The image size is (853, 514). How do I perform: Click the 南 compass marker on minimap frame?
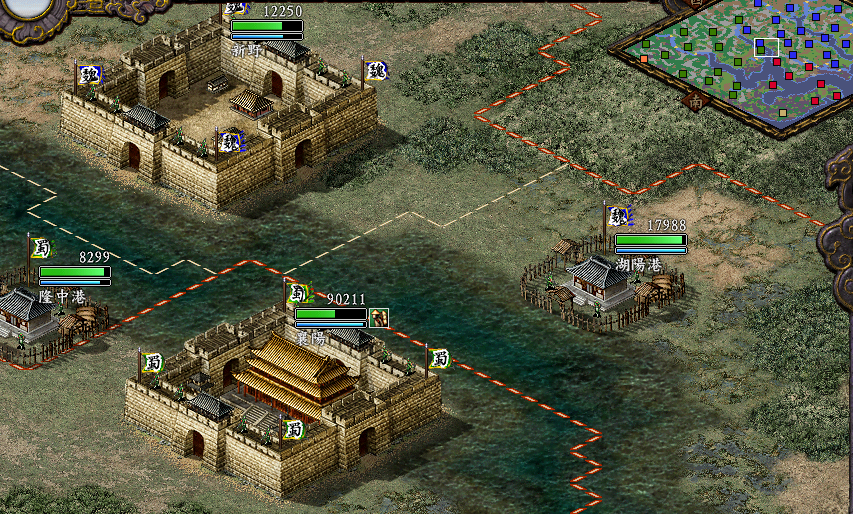click(695, 100)
